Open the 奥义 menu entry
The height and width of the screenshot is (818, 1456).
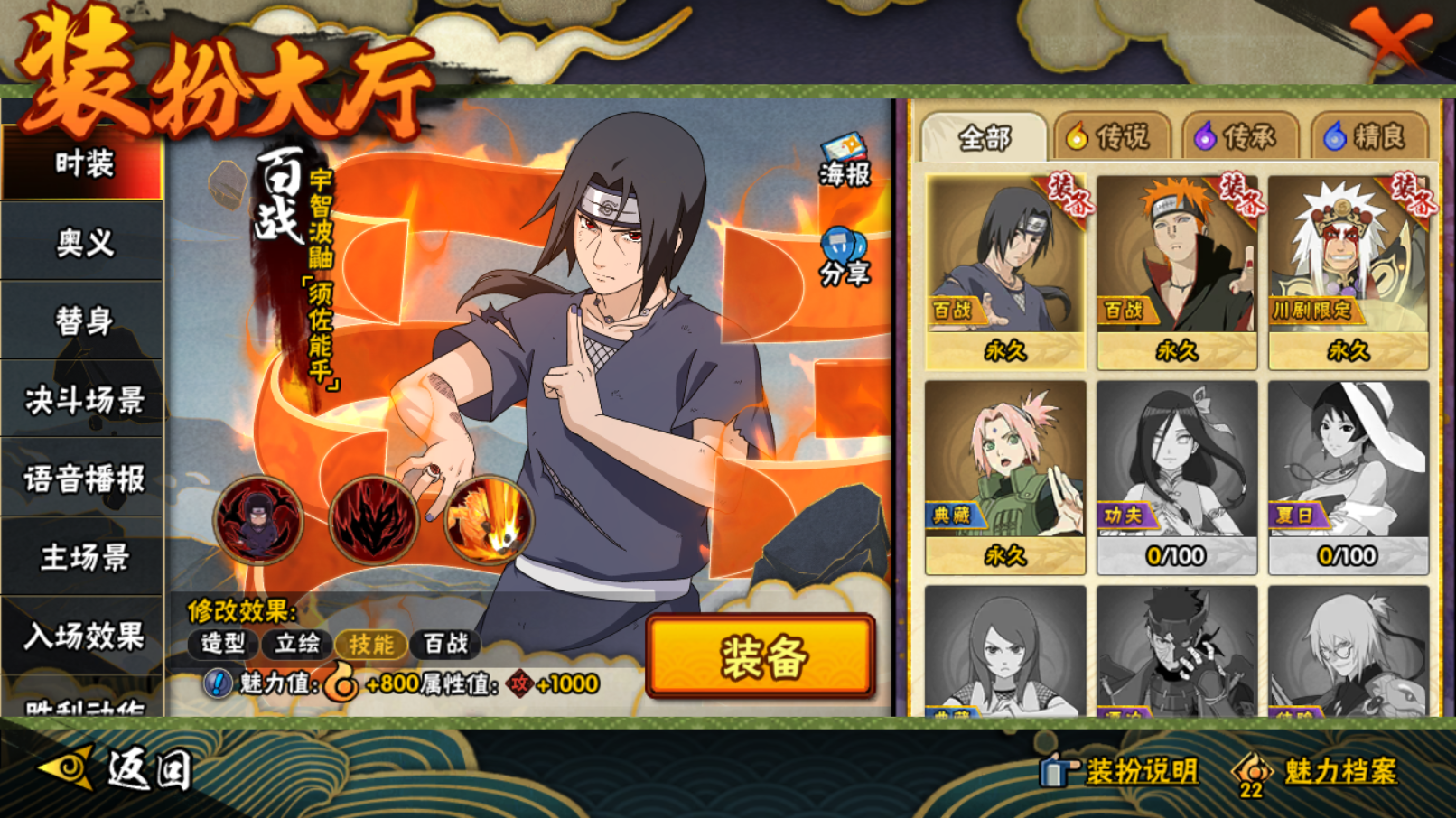(x=83, y=242)
